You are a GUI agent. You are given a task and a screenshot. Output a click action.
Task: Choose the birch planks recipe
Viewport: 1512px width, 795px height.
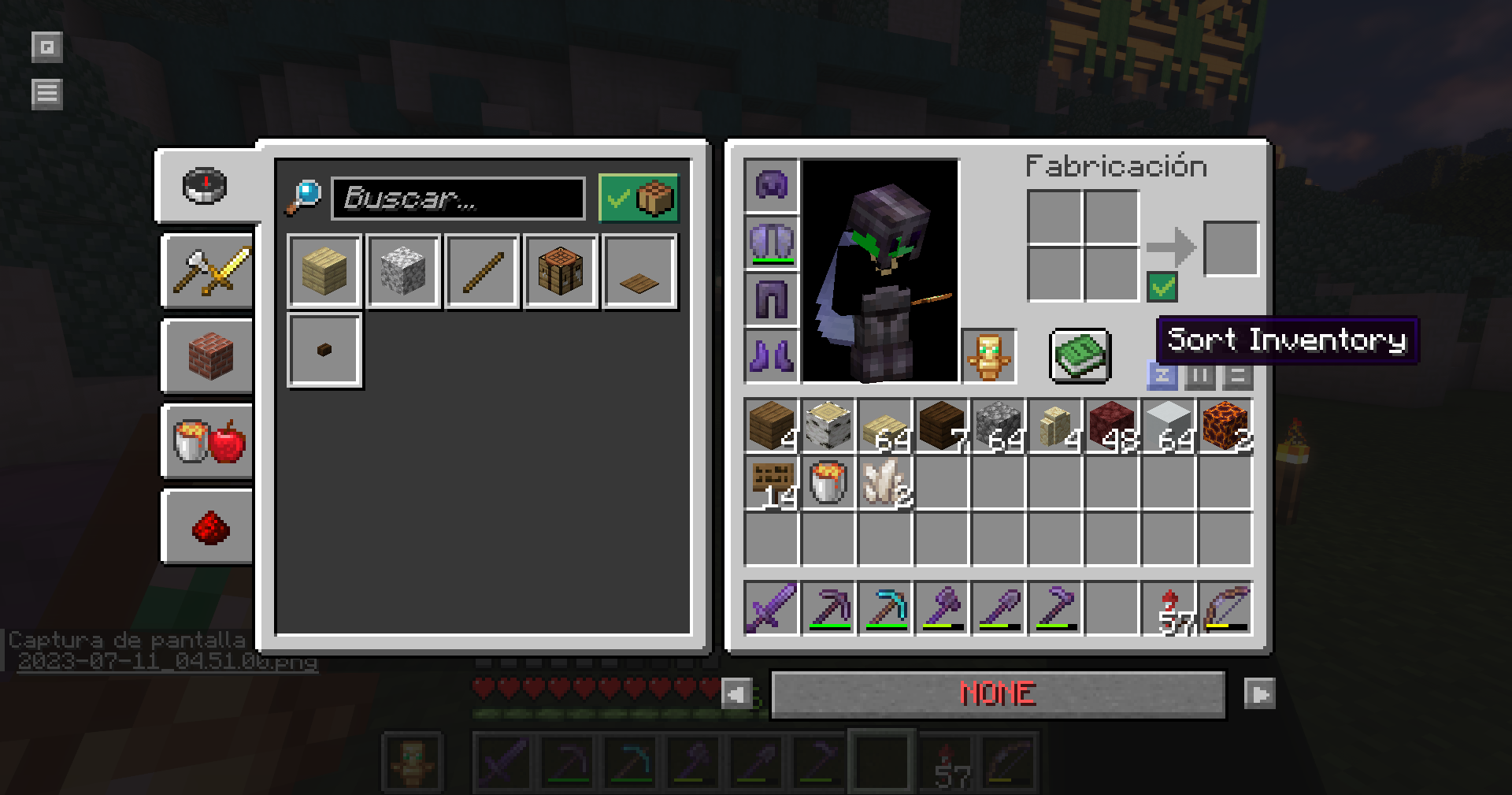[324, 271]
